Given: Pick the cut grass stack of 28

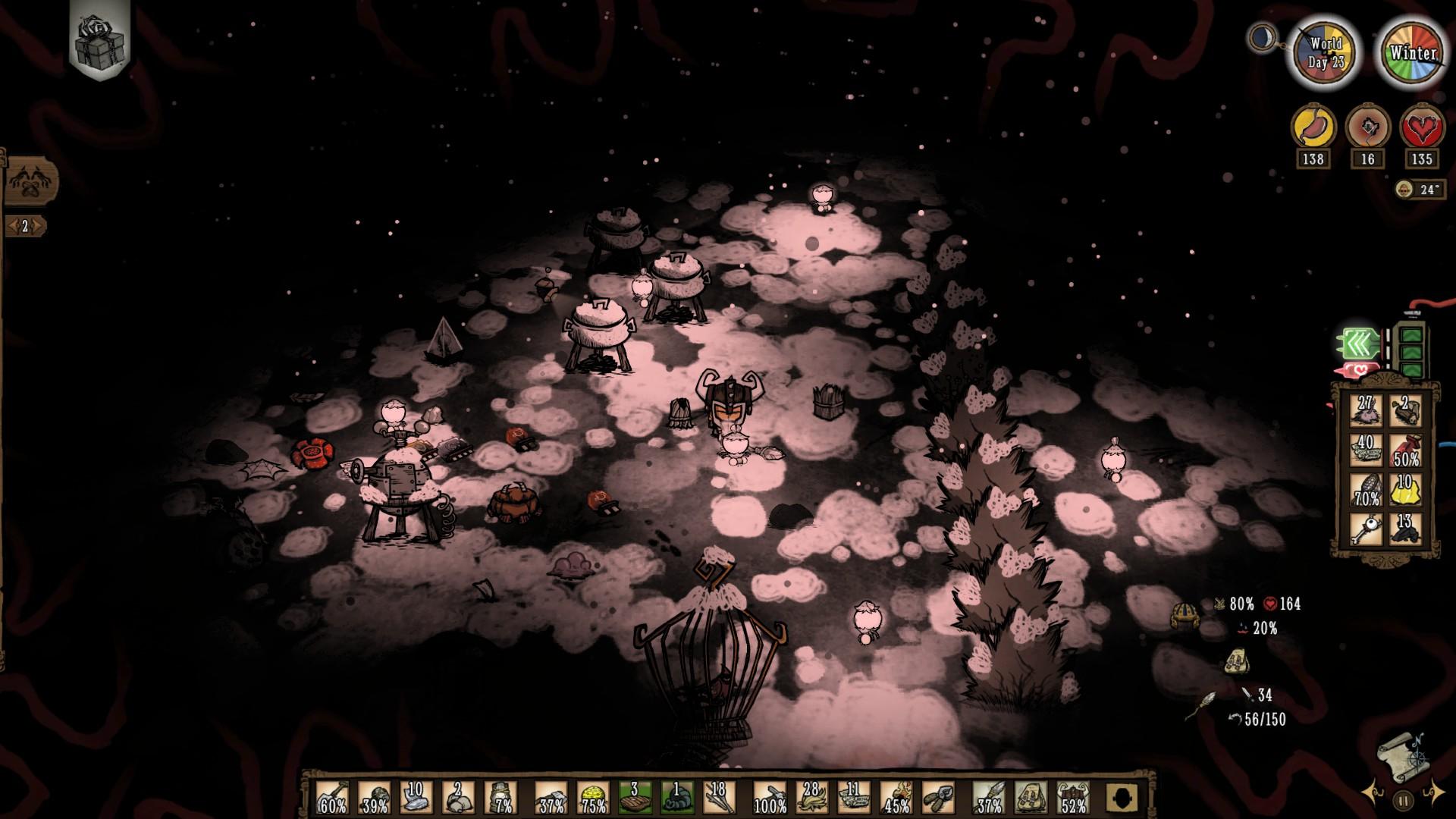Looking at the screenshot, I should coord(811,798).
